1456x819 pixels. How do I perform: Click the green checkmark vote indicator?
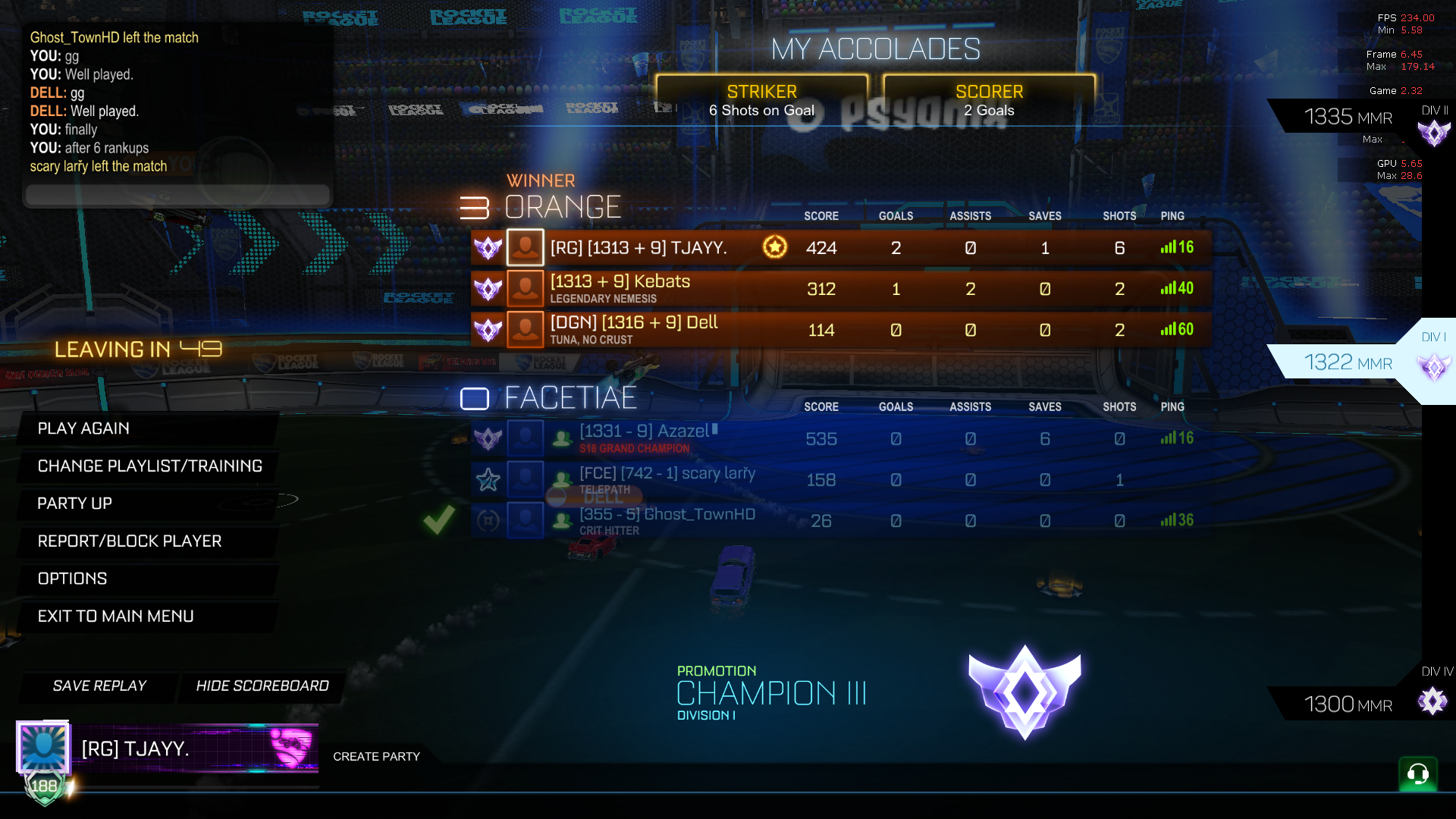[x=438, y=520]
